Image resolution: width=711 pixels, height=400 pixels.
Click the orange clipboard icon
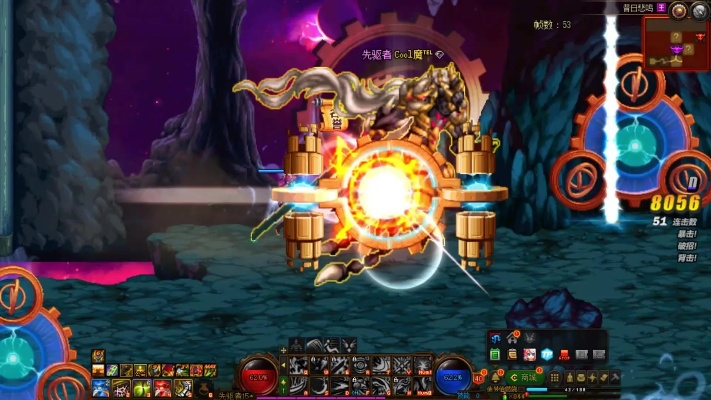(x=512, y=355)
